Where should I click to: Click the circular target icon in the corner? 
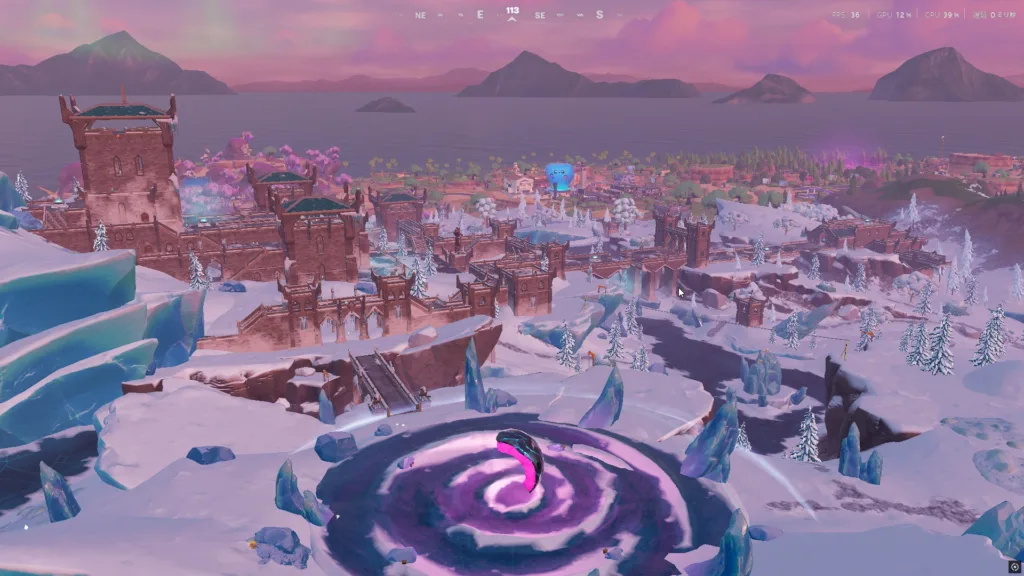tap(1014, 566)
